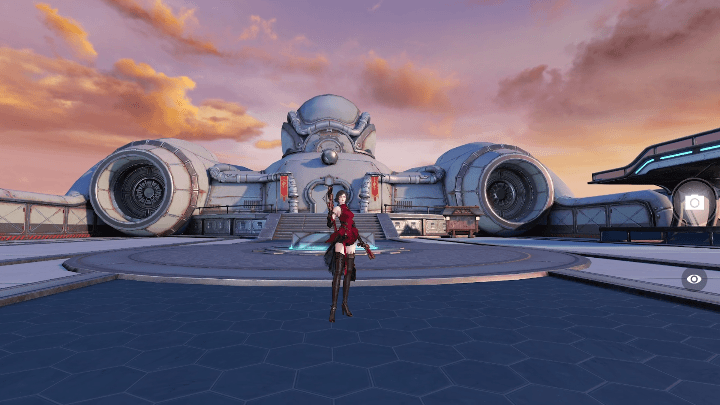Take a screenshot with the camera button

tap(694, 202)
